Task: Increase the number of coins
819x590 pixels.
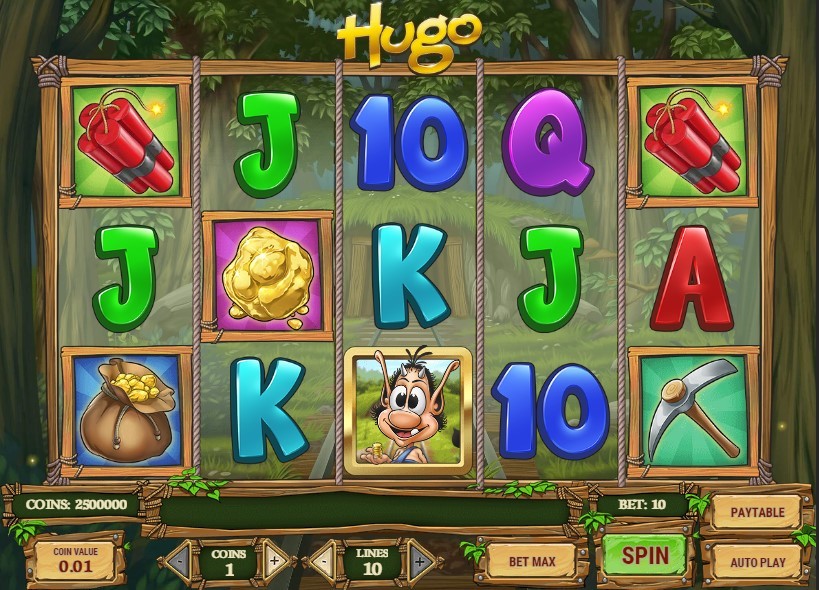Action: 275,561
